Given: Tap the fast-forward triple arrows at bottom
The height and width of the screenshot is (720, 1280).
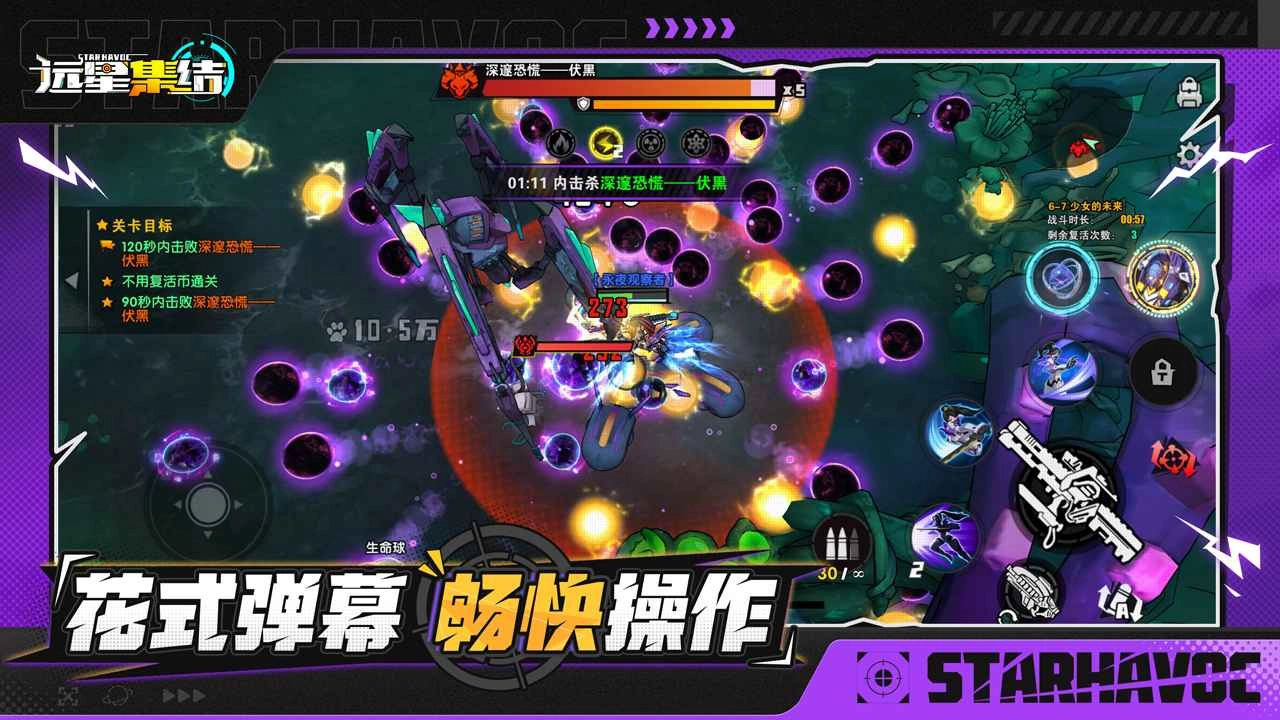Looking at the screenshot, I should 184,695.
